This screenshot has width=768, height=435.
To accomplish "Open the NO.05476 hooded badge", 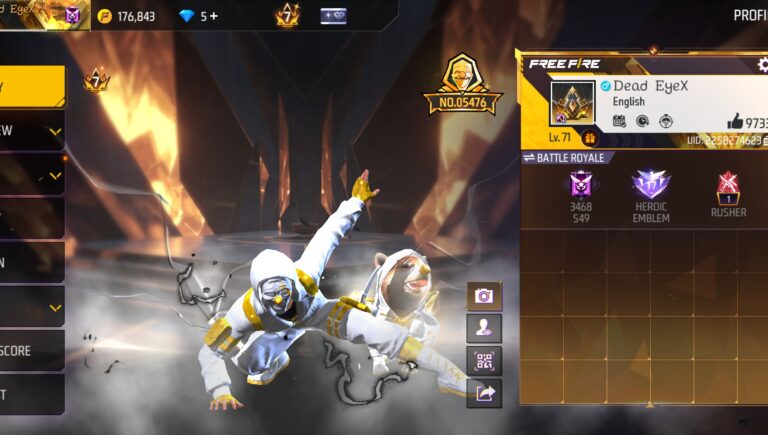I will coord(462,84).
